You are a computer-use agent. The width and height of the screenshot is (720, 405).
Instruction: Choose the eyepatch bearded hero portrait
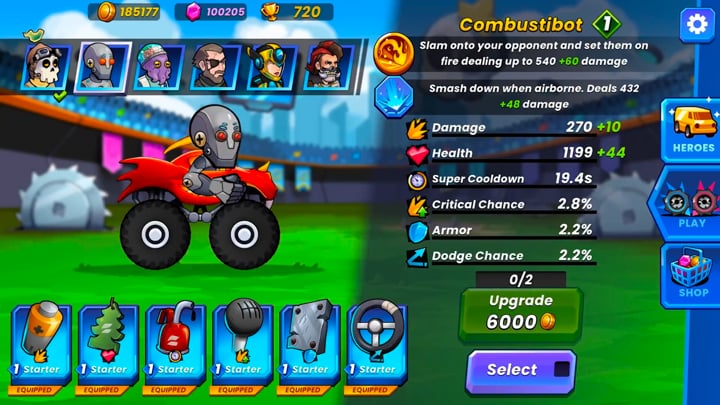click(215, 67)
